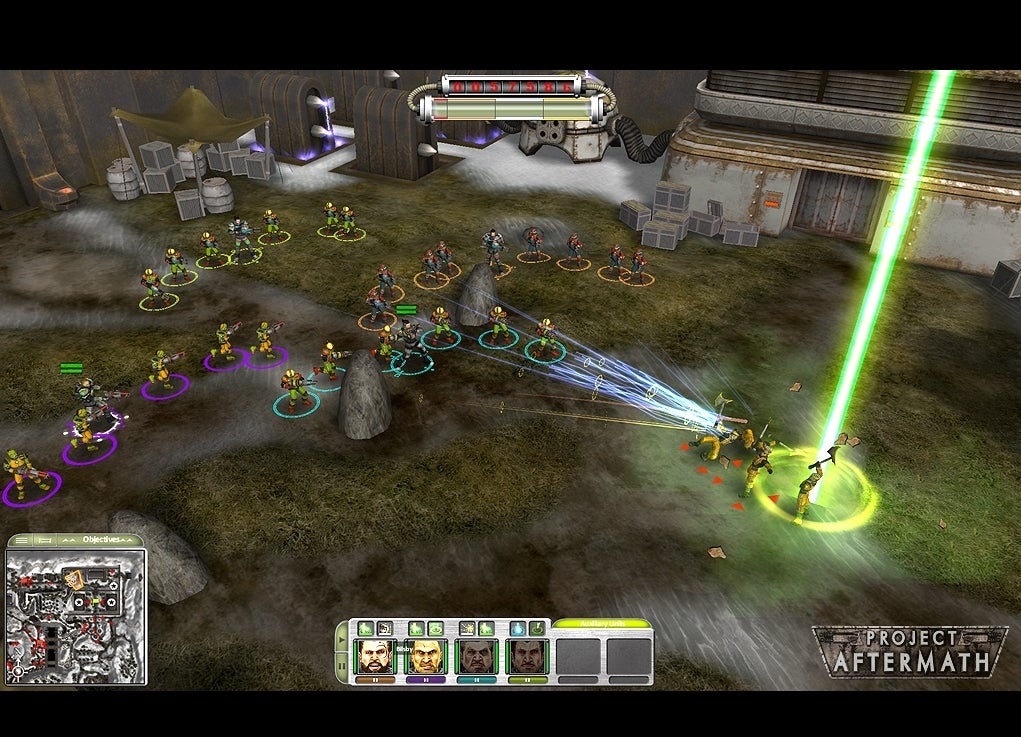This screenshot has width=1021, height=737.
Task: Select the yellow-faced hero portrait
Action: (427, 656)
